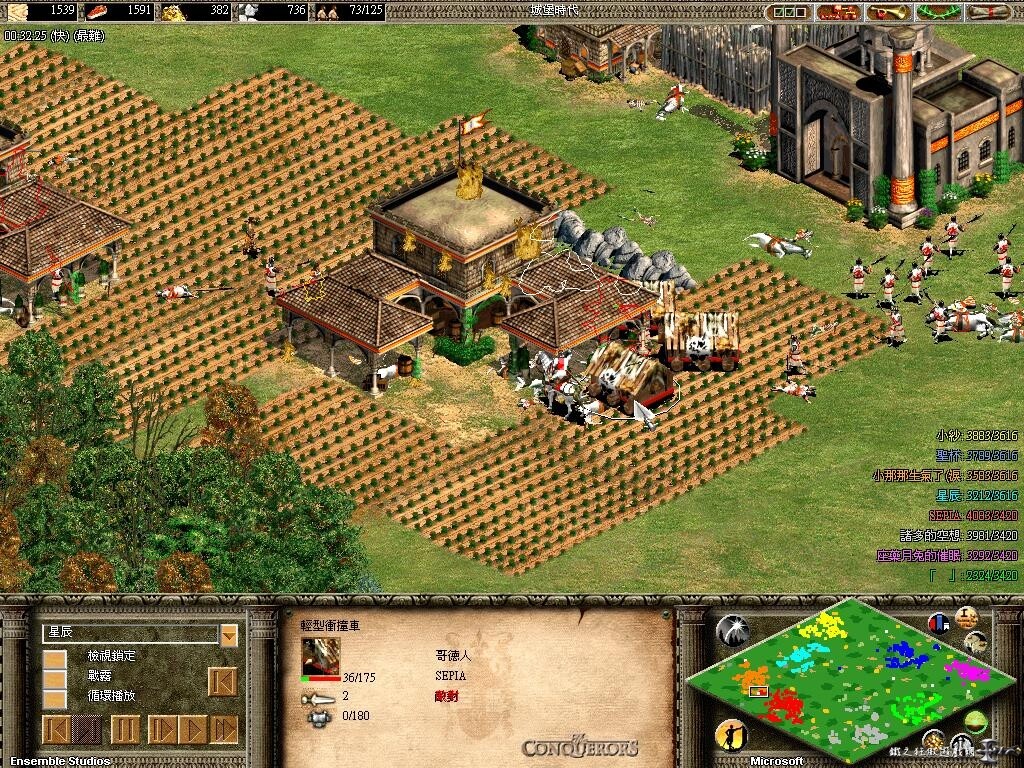The image size is (1024, 768).
Task: Toggle the 檢視鎖定 view lock checkbox
Action: tap(55, 658)
